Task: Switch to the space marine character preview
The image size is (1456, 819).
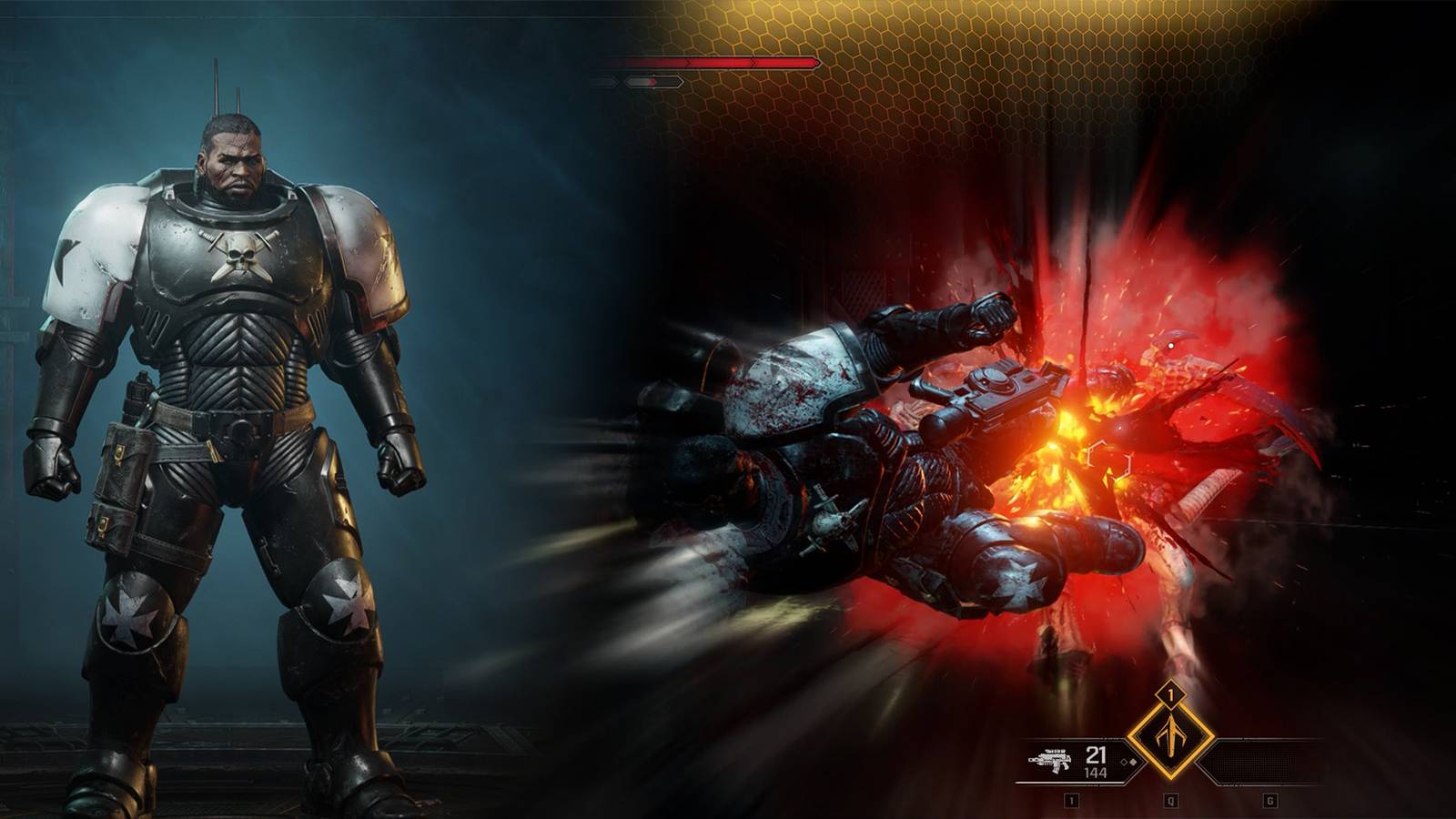Action: 227,409
